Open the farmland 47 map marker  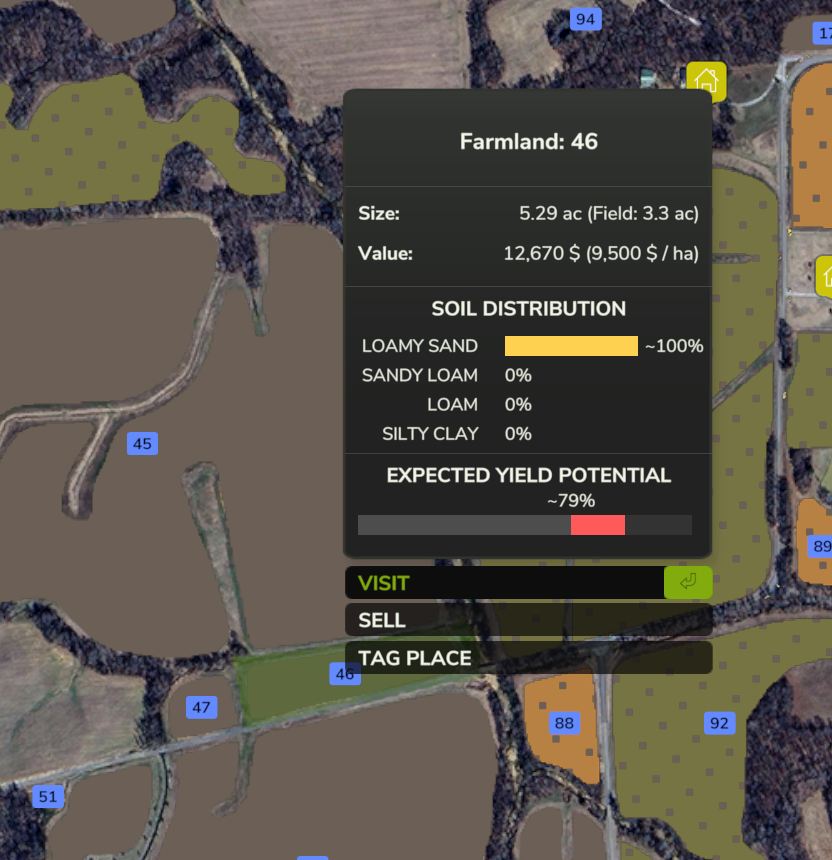[x=202, y=708]
